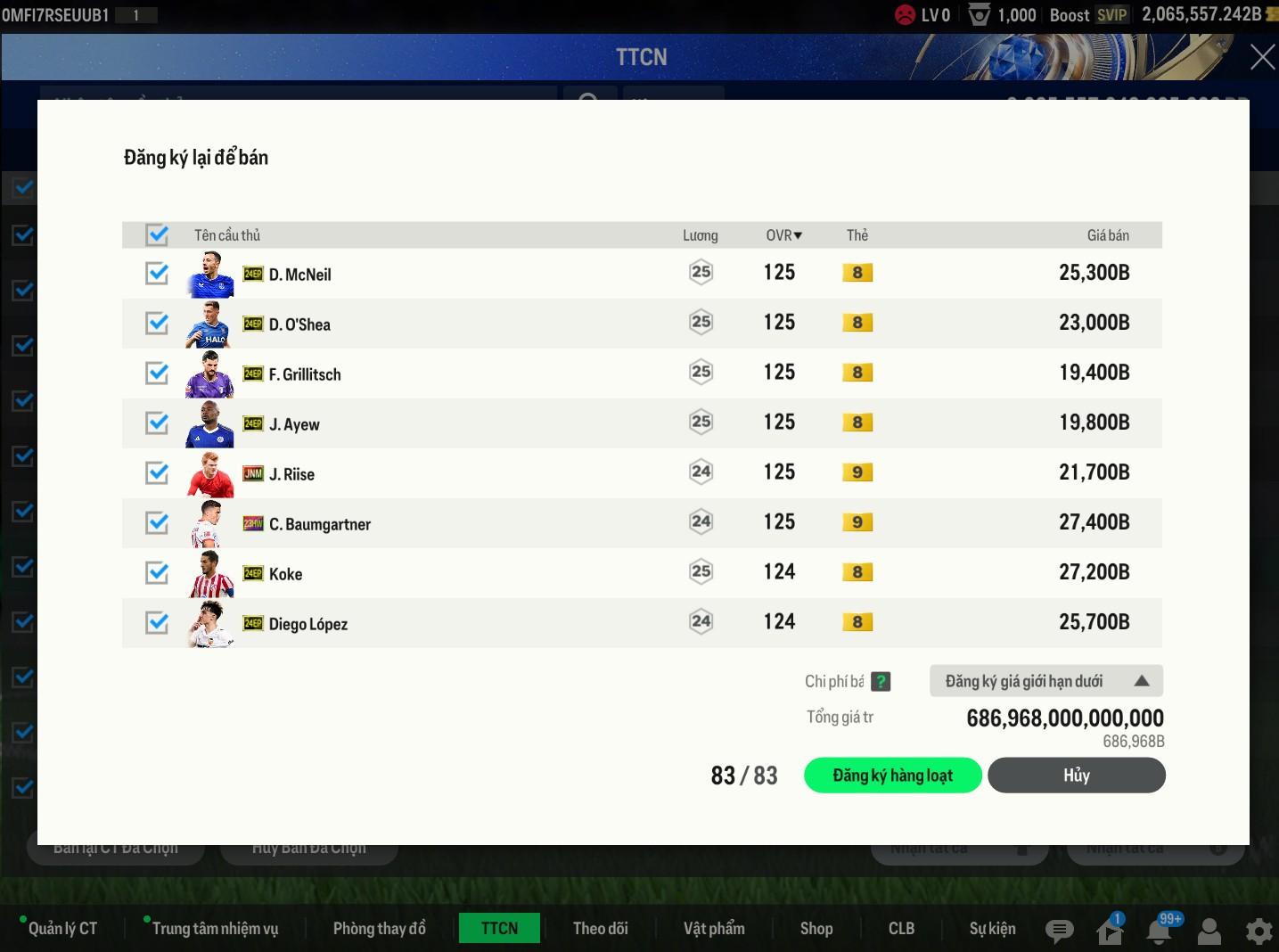Uncheck the D. O'Shea checkbox
The height and width of the screenshot is (952, 1279).
tap(158, 324)
